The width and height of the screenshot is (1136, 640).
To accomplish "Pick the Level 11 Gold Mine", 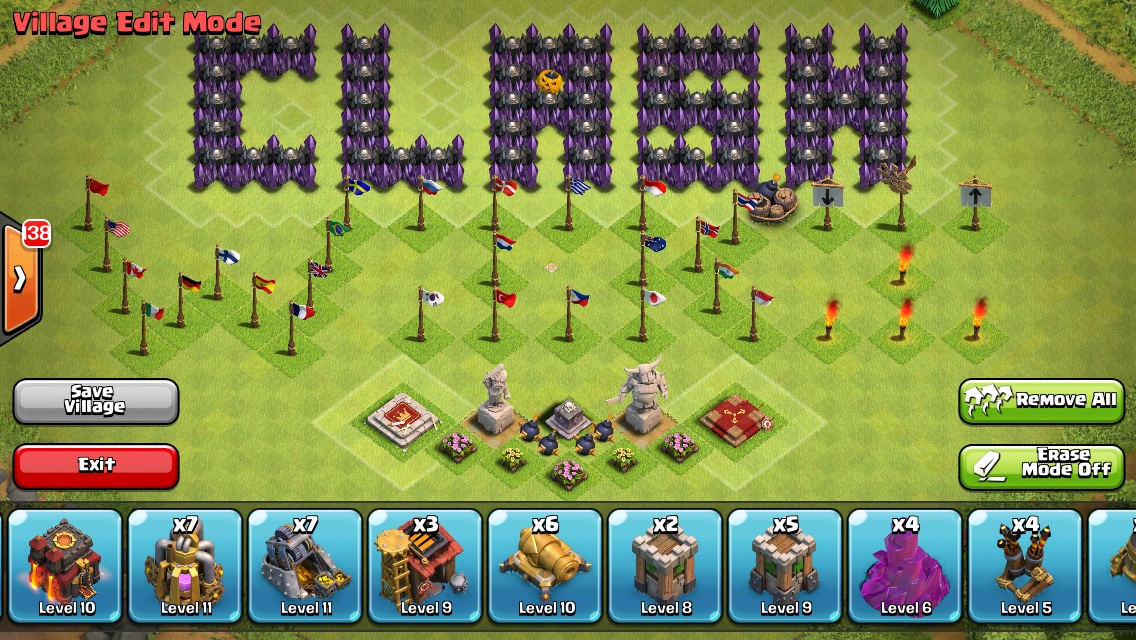I will tap(306, 565).
